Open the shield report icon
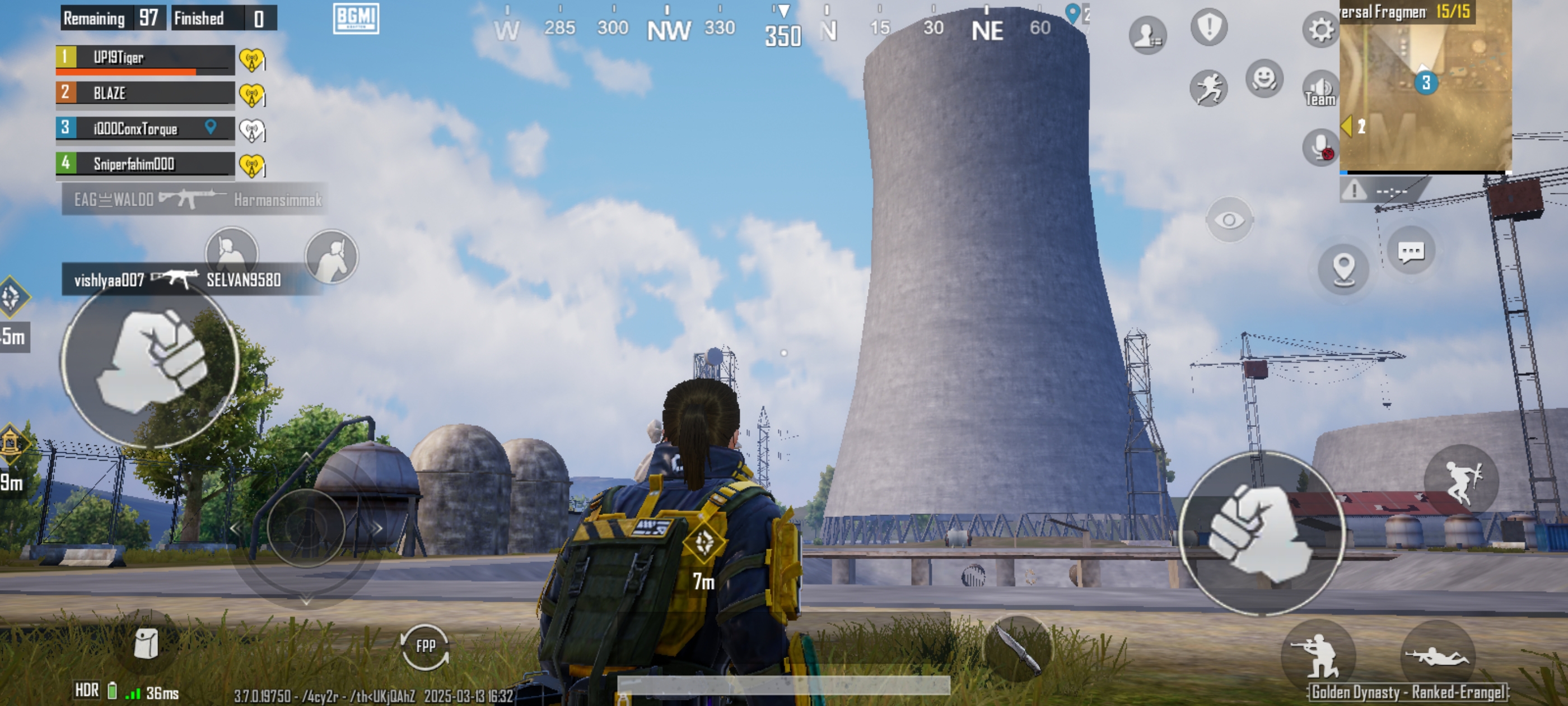 point(1209,27)
